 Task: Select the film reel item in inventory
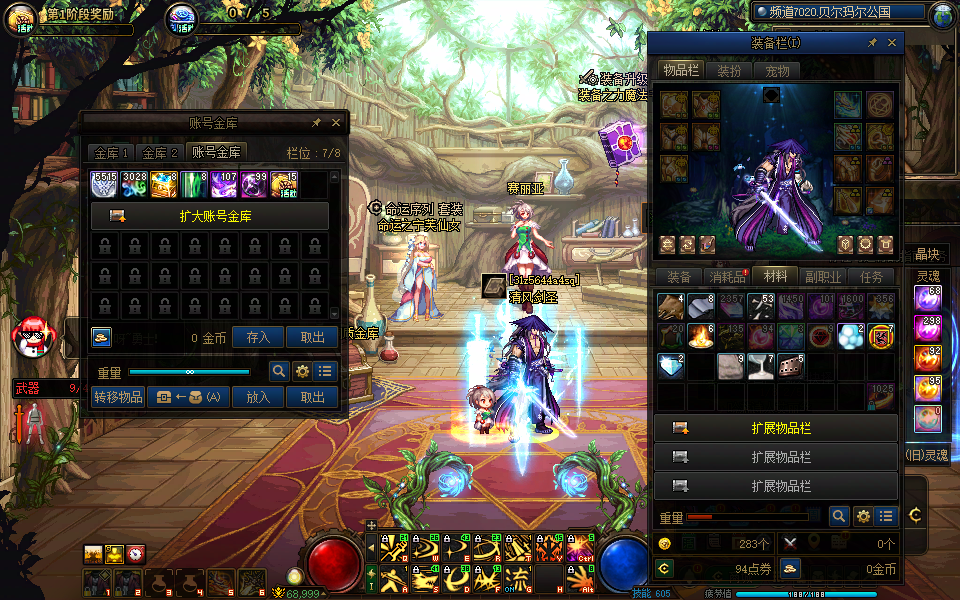(x=790, y=366)
